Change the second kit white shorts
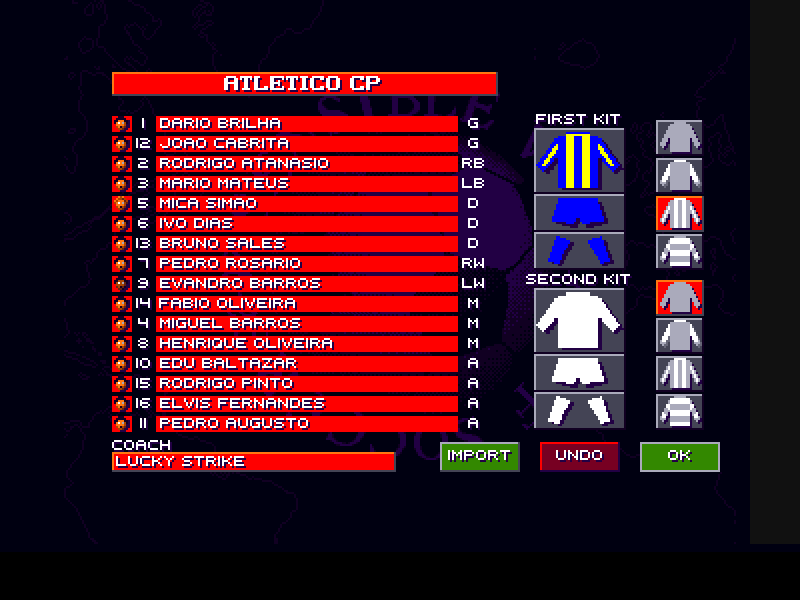This screenshot has height=600, width=800. [580, 372]
